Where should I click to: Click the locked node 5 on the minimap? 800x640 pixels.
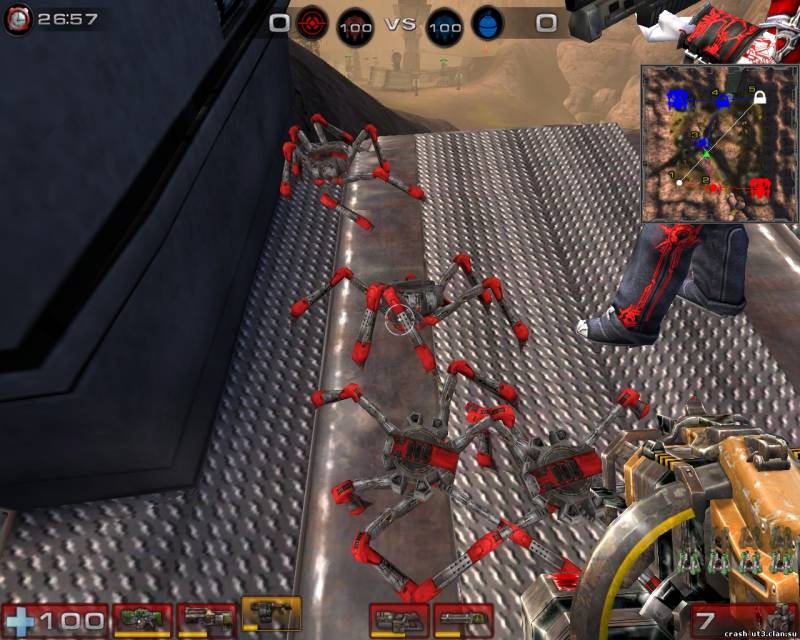tap(760, 97)
